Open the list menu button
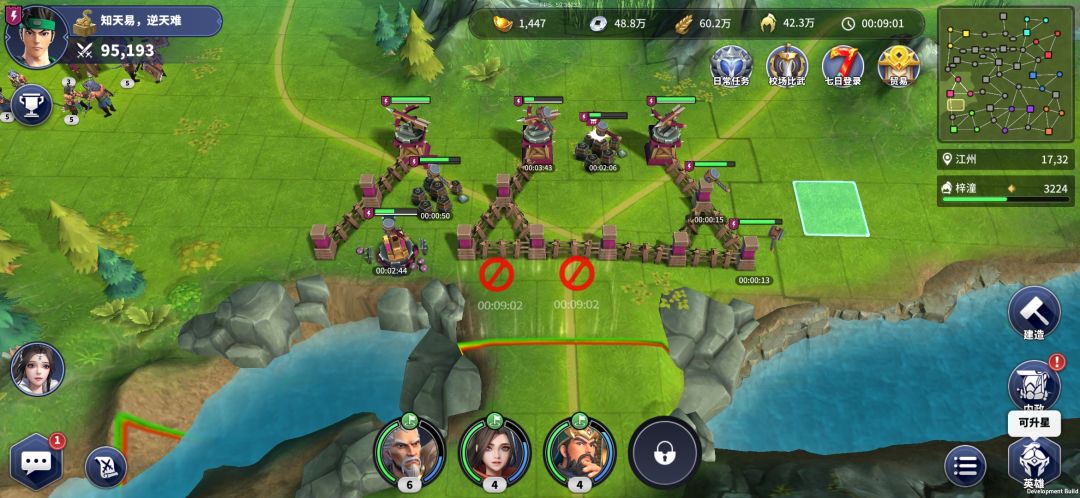 965,466
